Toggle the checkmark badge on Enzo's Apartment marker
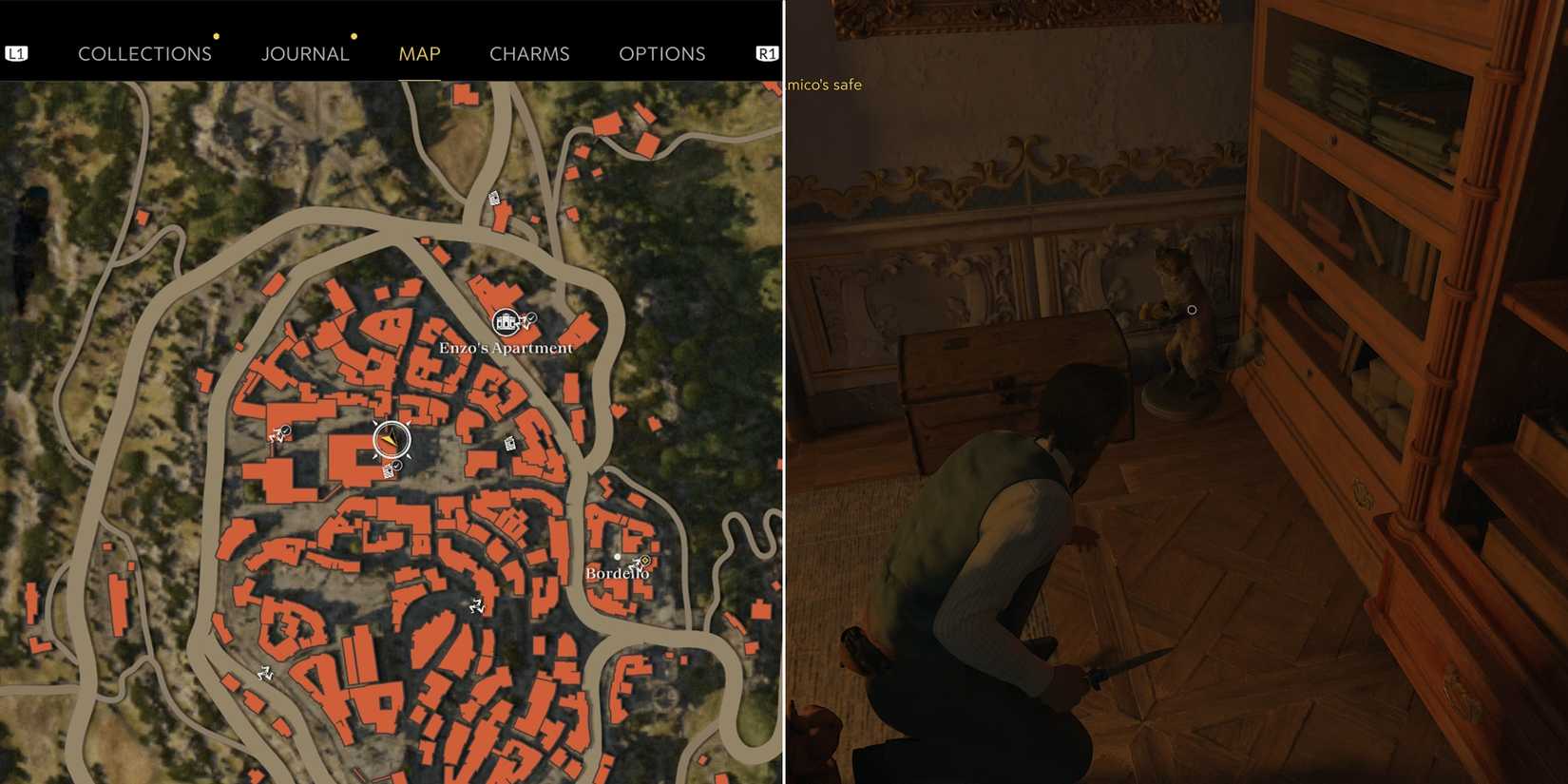Image resolution: width=1568 pixels, height=784 pixels. point(531,316)
